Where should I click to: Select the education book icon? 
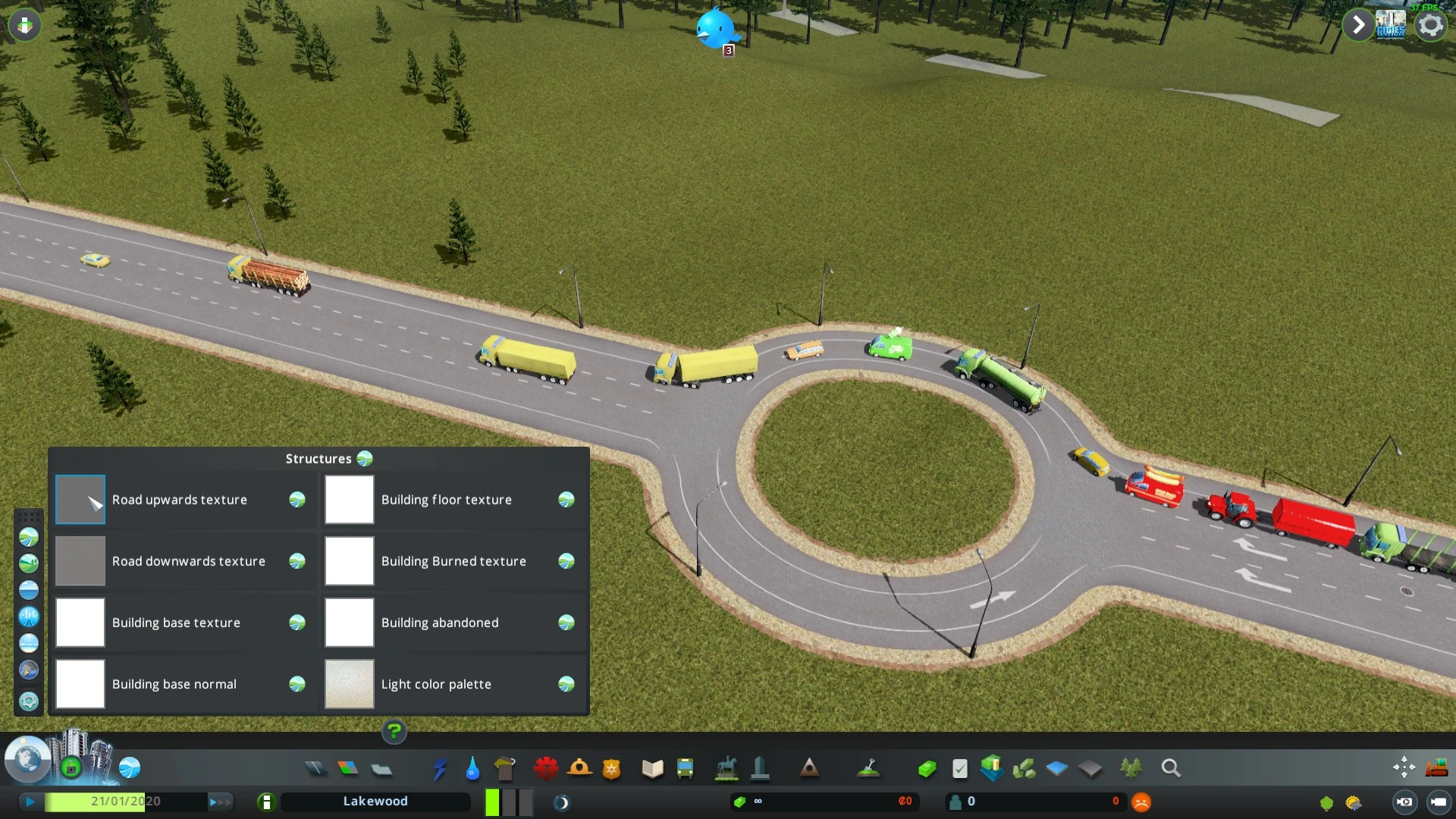click(651, 768)
